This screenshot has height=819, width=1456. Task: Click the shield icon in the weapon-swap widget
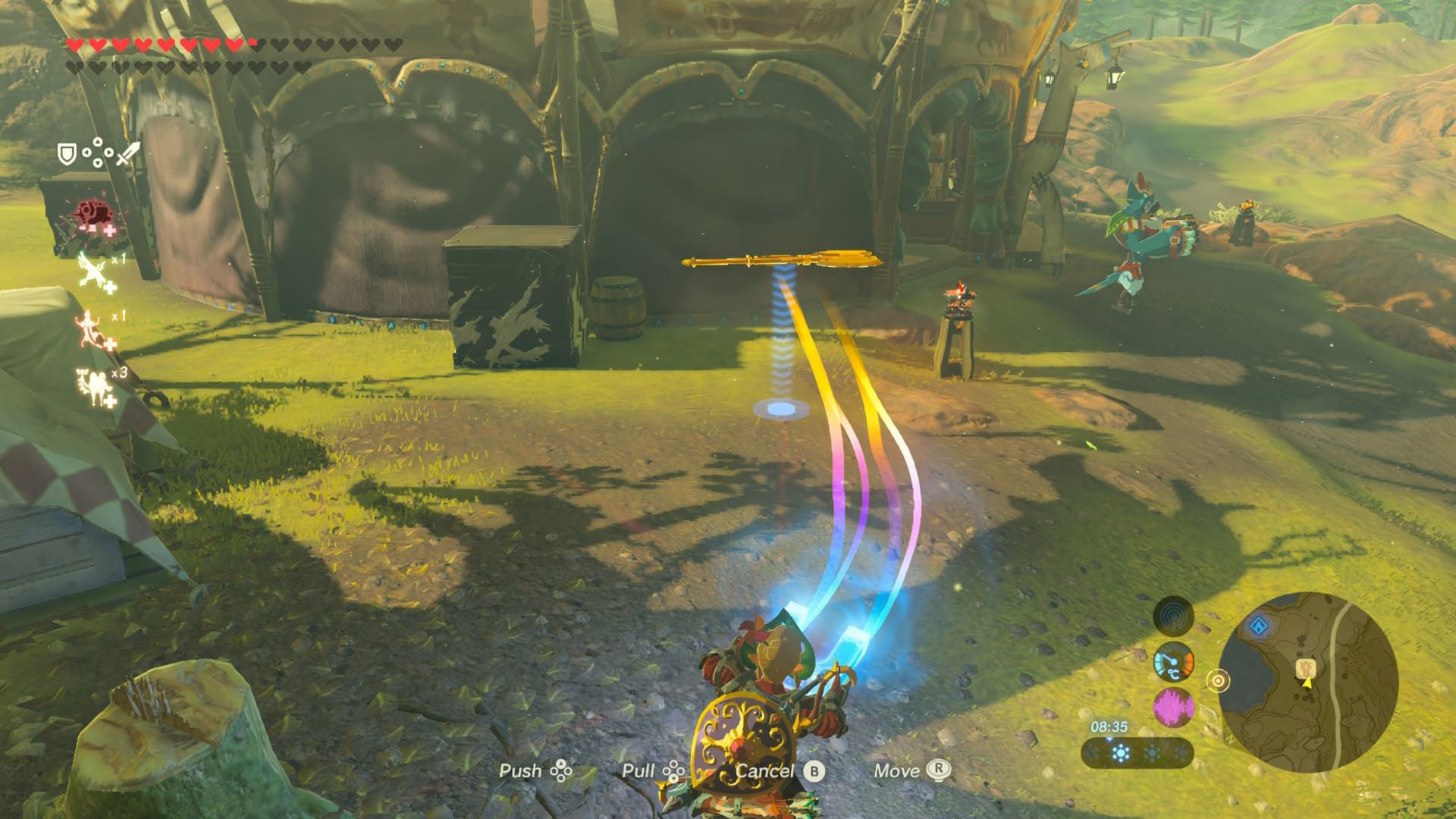point(67,154)
